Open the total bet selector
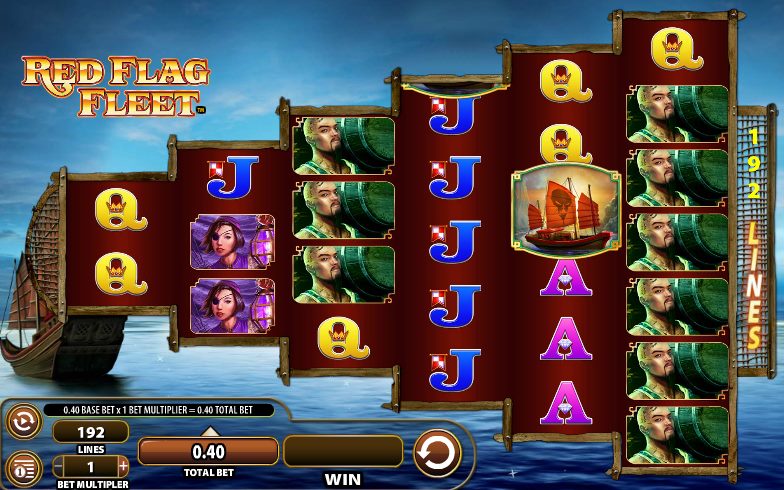784x490 pixels. click(208, 452)
